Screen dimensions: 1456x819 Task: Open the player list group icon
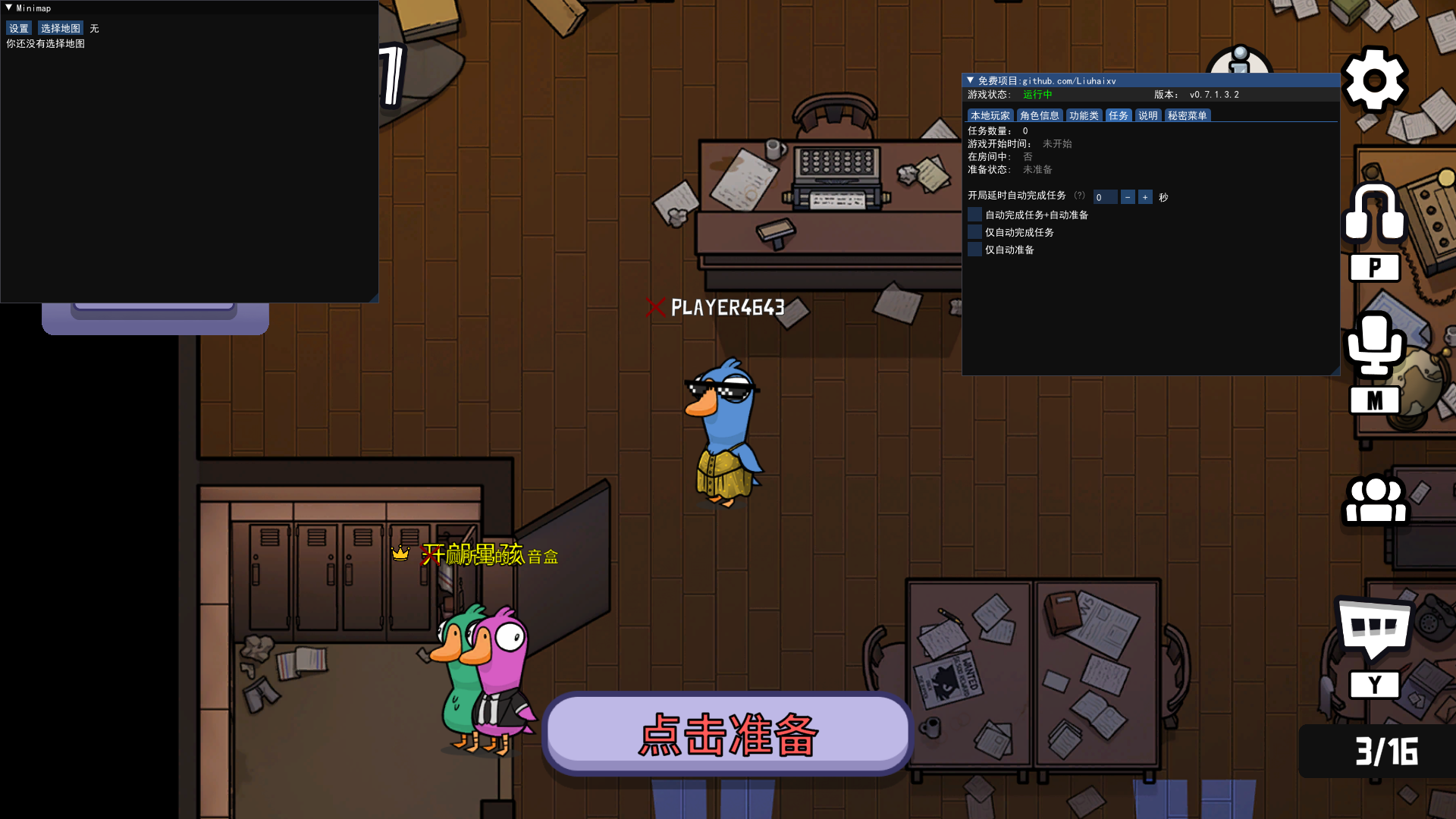[1375, 500]
